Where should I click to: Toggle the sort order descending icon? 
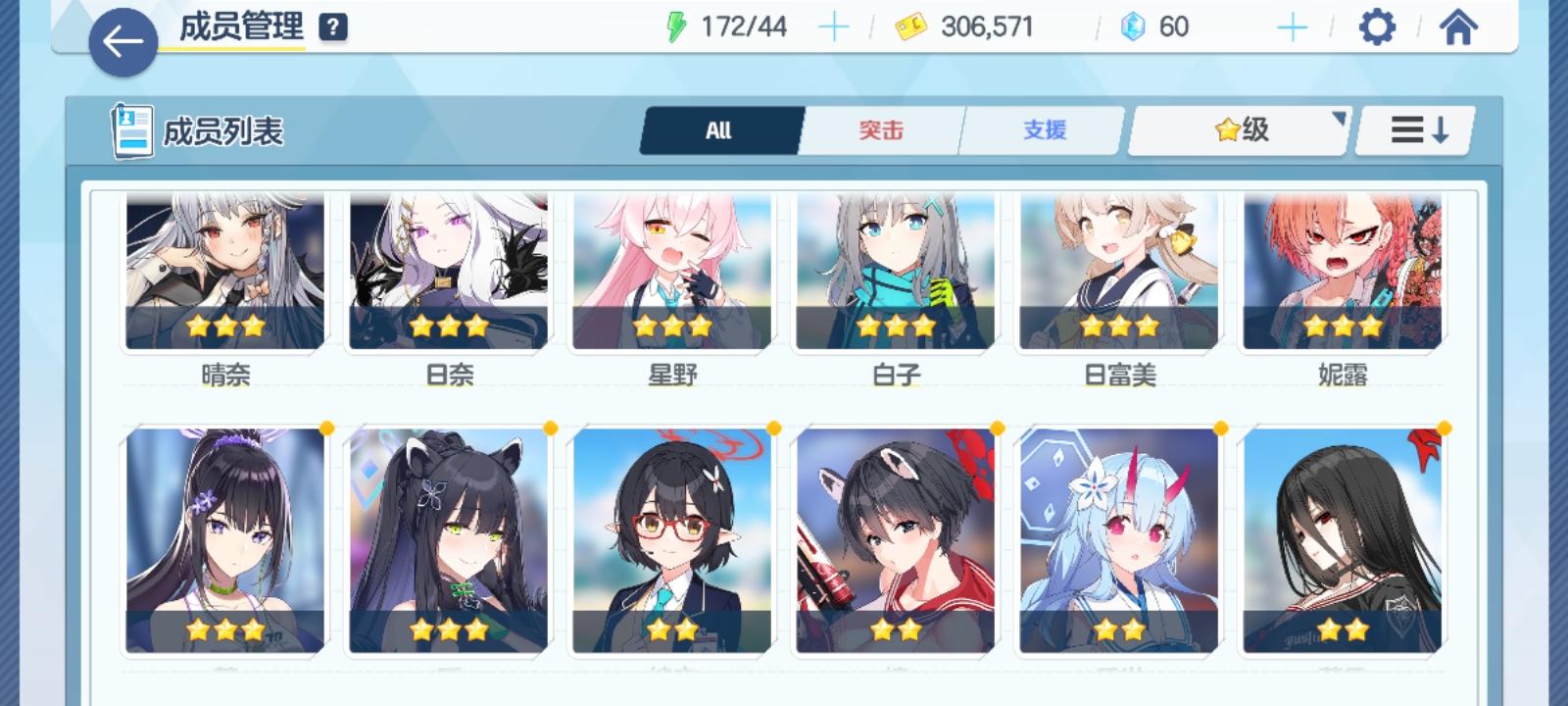pyautogui.click(x=1414, y=129)
